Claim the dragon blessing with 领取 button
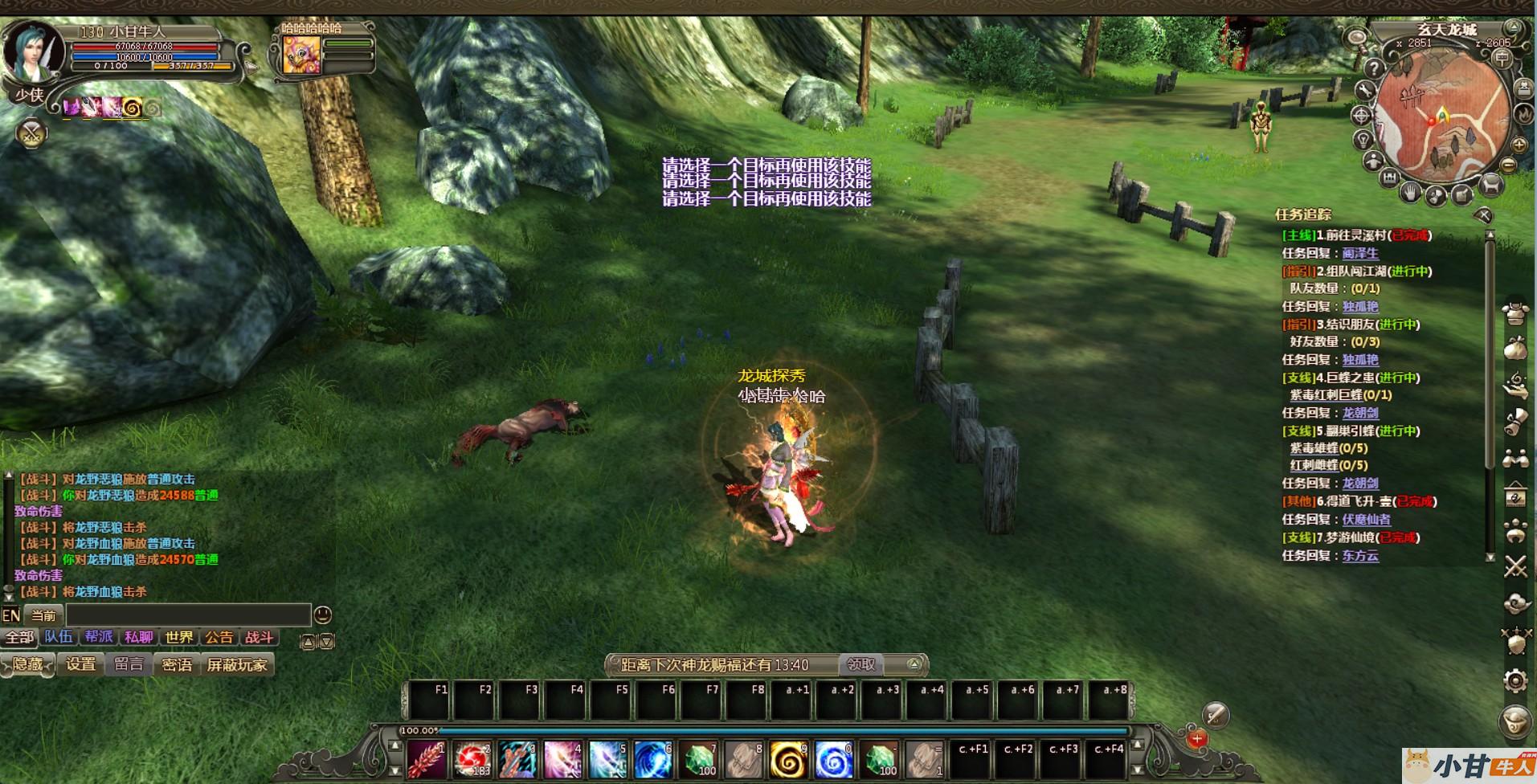The width and height of the screenshot is (1537, 784). coord(860,664)
